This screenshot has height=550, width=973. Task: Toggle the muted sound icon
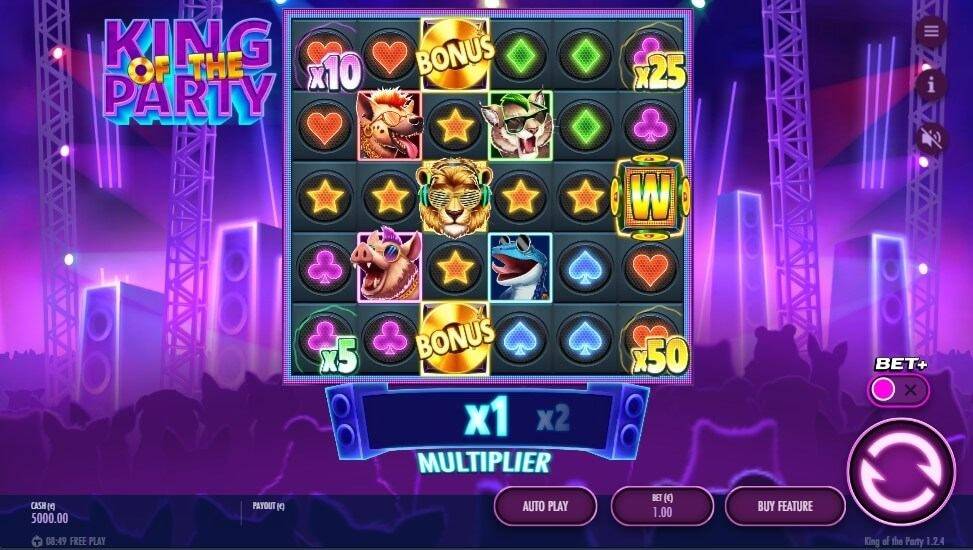931,138
